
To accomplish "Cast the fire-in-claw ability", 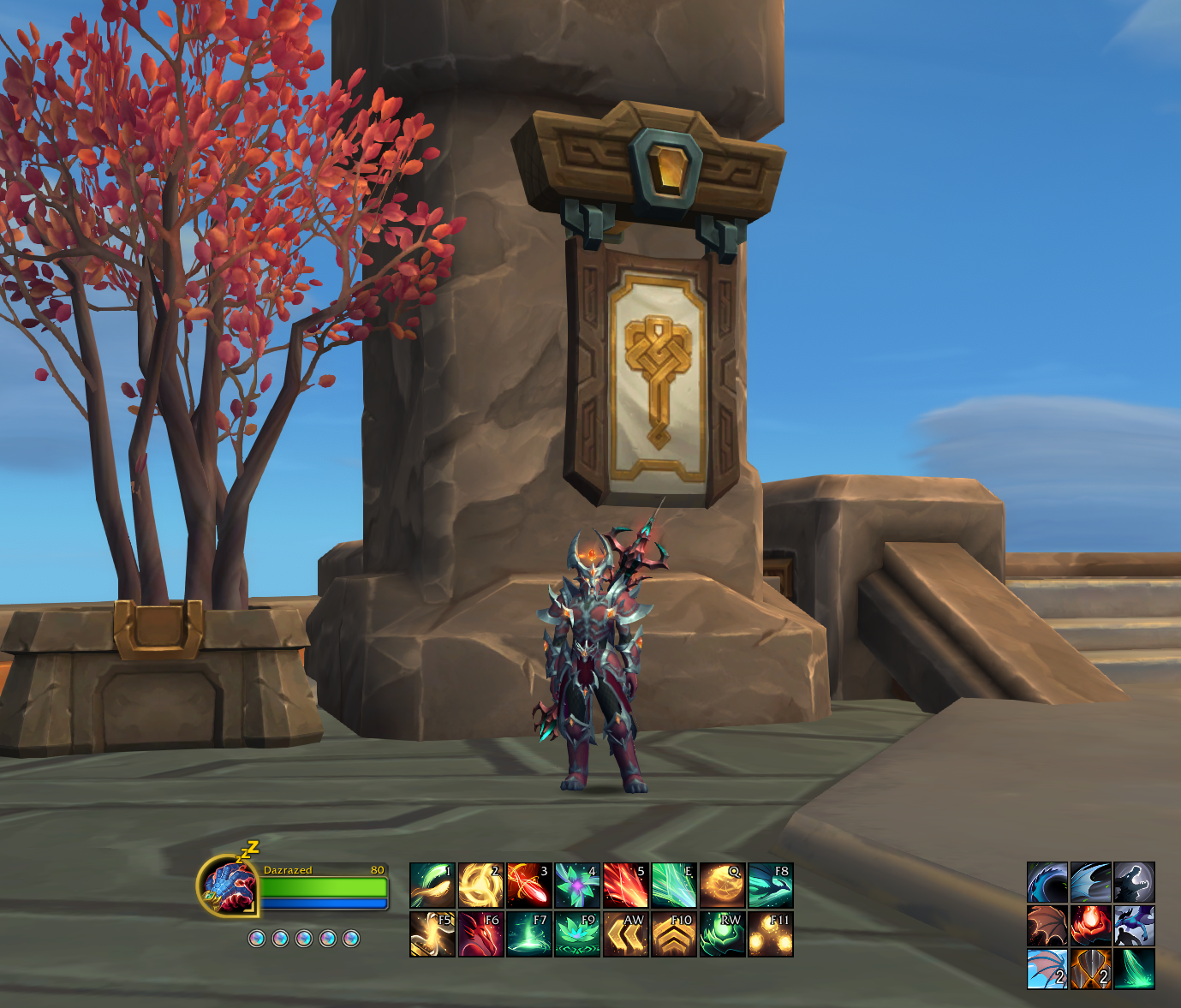I will click(x=1091, y=926).
